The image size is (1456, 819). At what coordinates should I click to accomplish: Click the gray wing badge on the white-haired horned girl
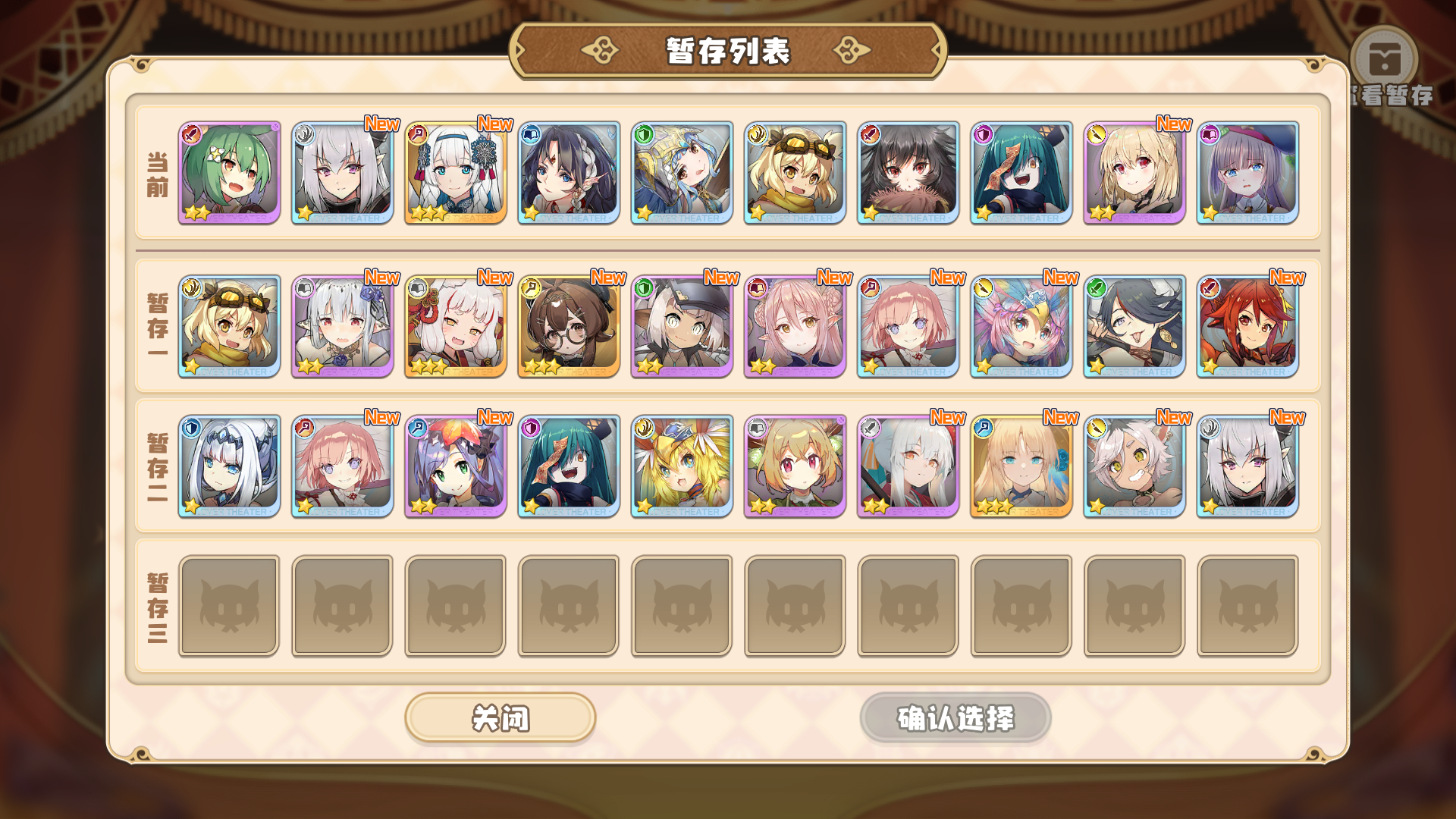click(x=304, y=133)
